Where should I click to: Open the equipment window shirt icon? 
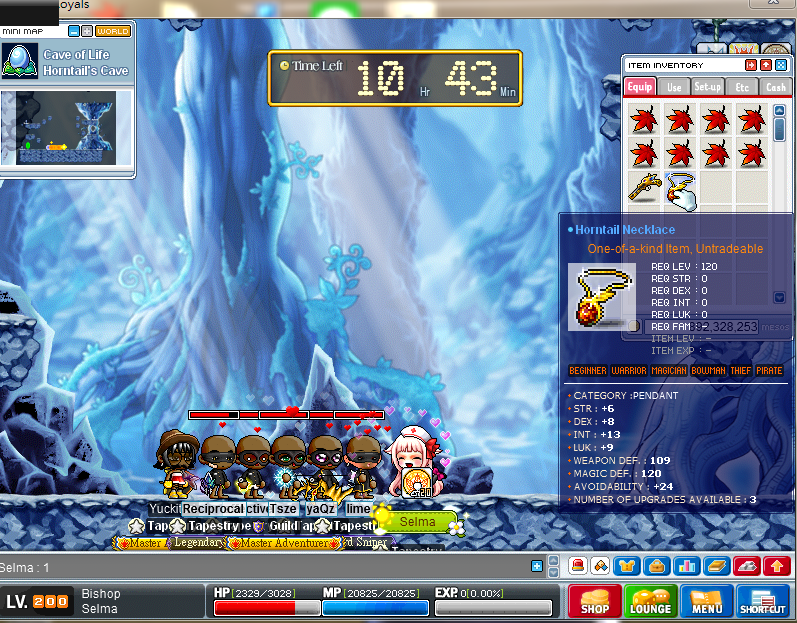pos(627,566)
